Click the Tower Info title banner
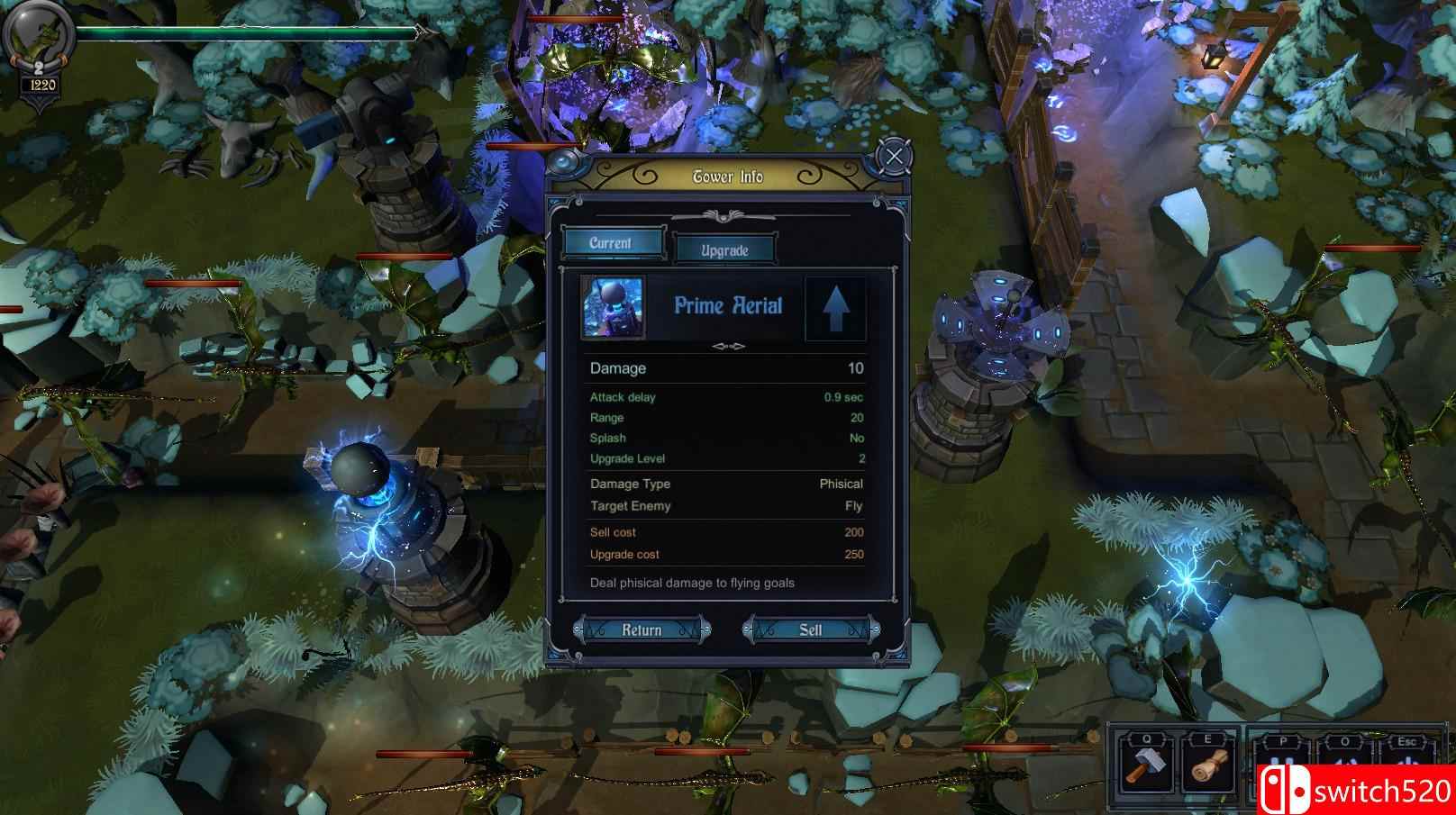 tap(728, 177)
